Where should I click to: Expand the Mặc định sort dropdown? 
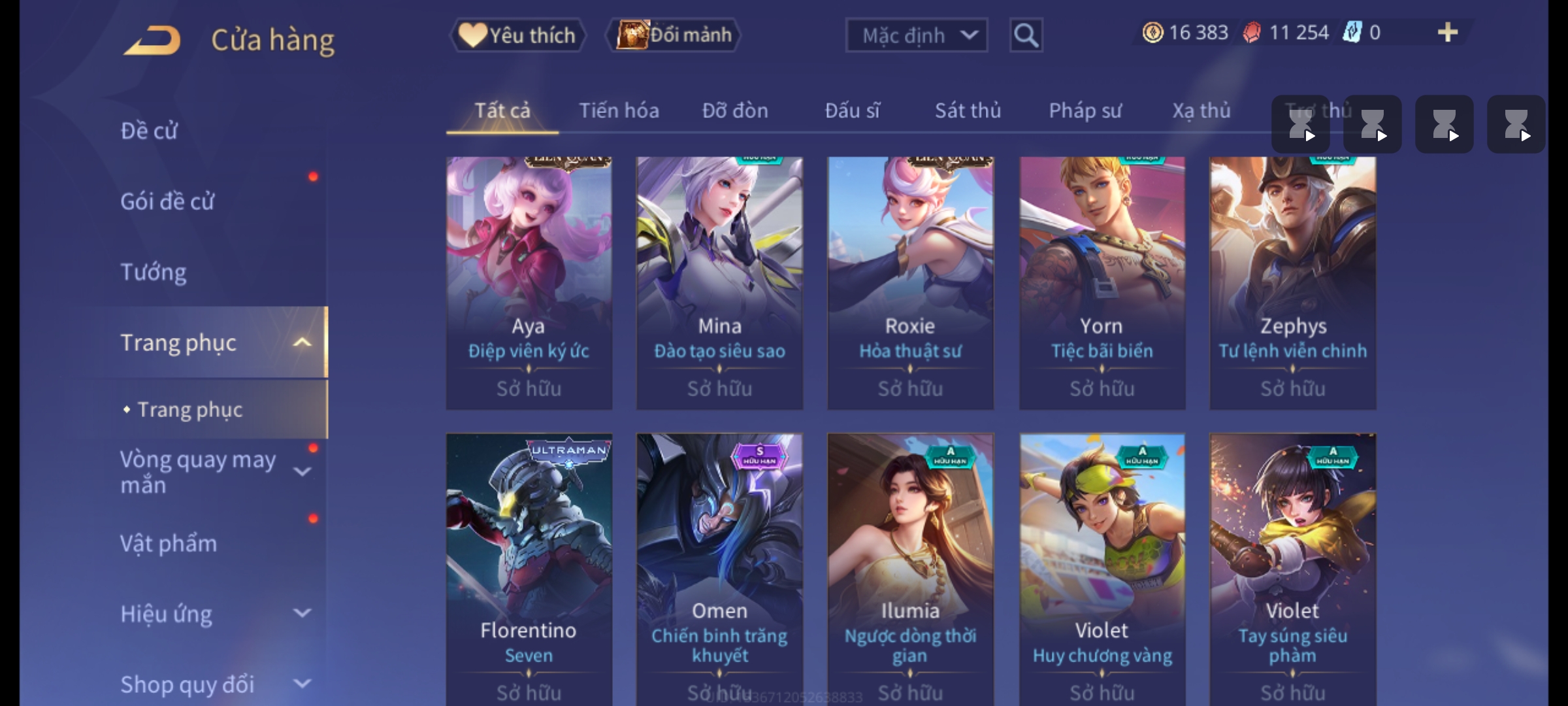pos(916,35)
